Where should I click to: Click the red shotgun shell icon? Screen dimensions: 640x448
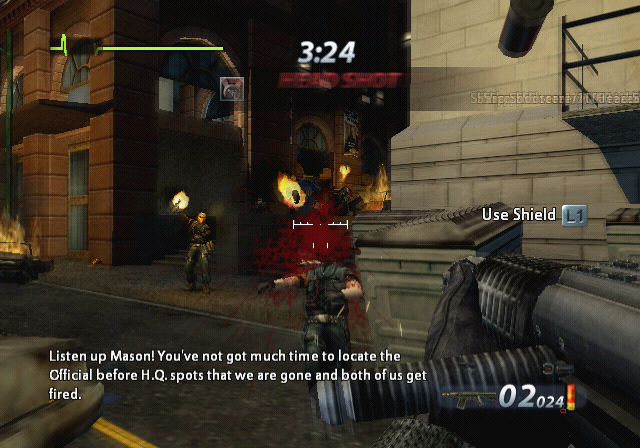570,398
